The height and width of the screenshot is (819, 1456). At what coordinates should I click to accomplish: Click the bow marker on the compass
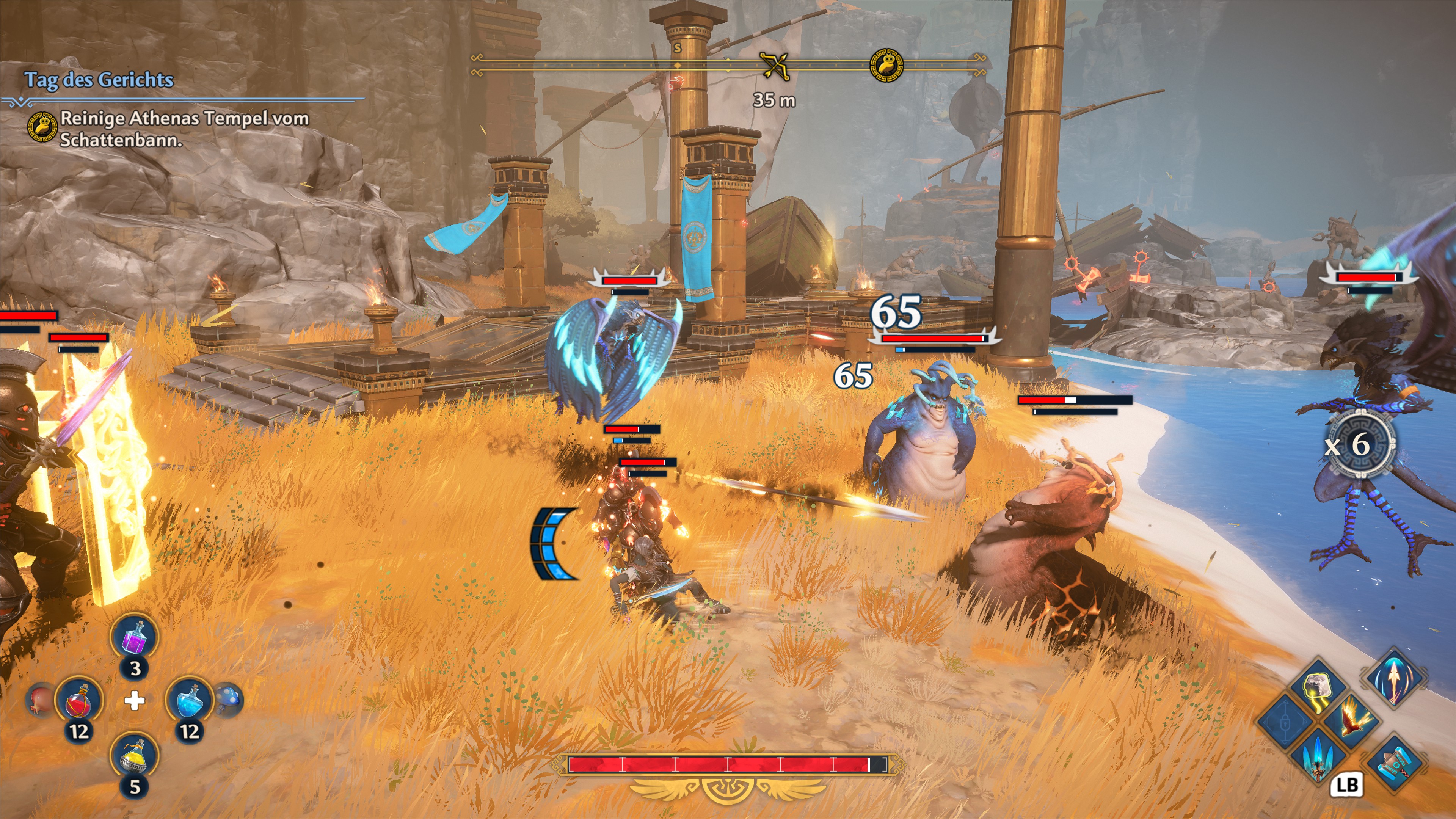pyautogui.click(x=774, y=66)
